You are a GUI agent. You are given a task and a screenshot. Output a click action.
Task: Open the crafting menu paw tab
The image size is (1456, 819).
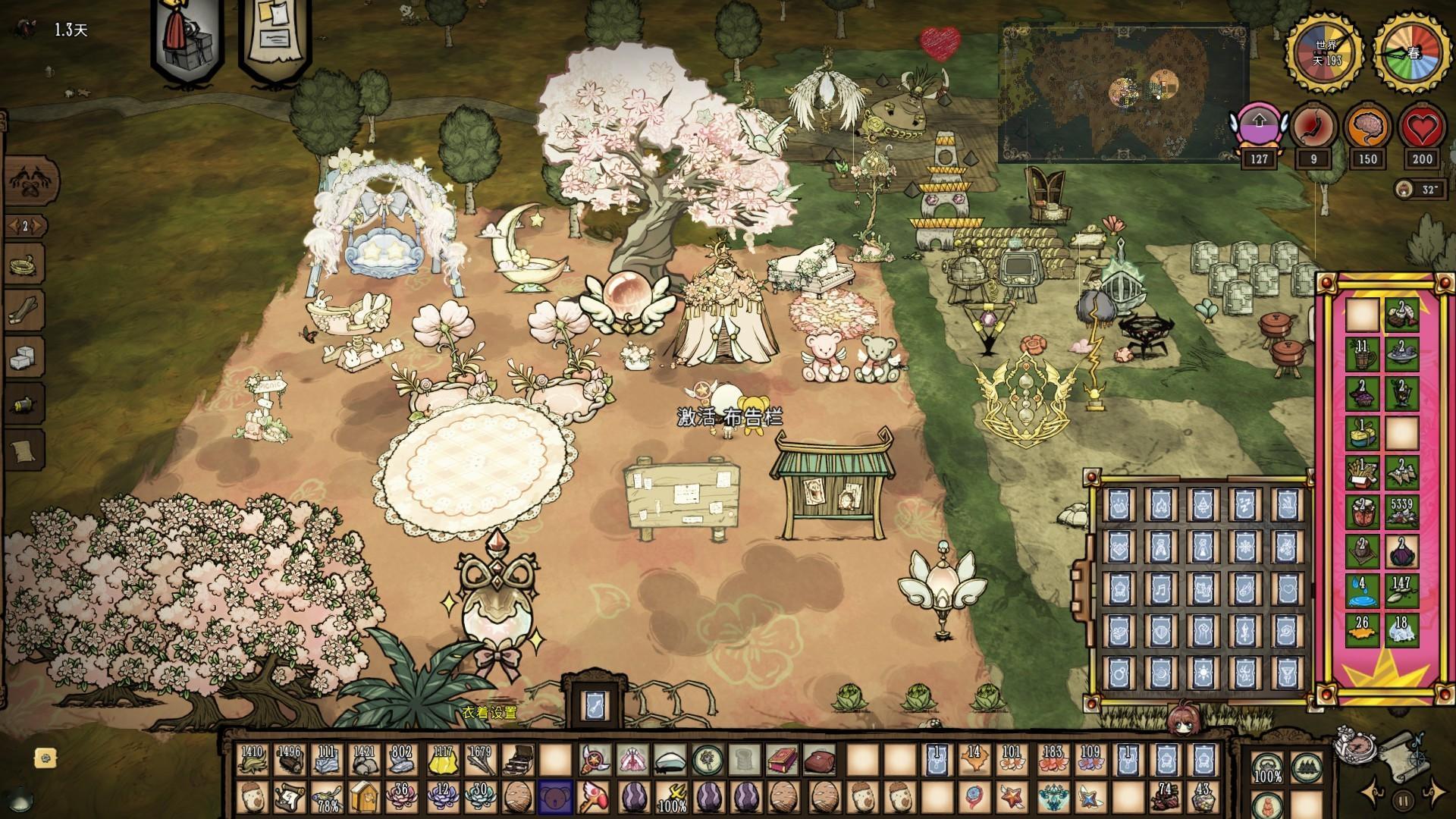(x=24, y=180)
